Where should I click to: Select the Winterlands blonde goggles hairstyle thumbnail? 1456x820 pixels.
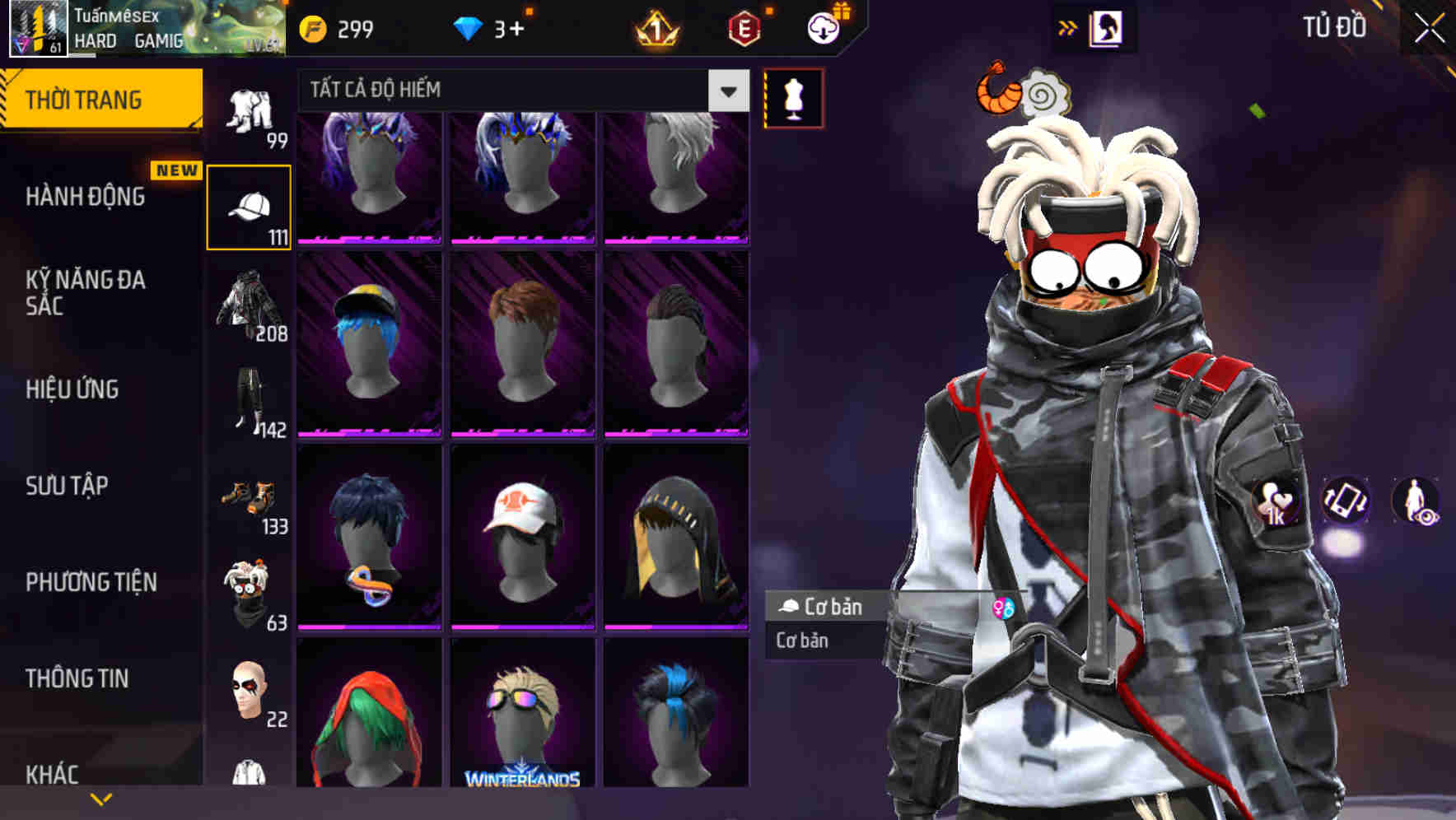[521, 724]
